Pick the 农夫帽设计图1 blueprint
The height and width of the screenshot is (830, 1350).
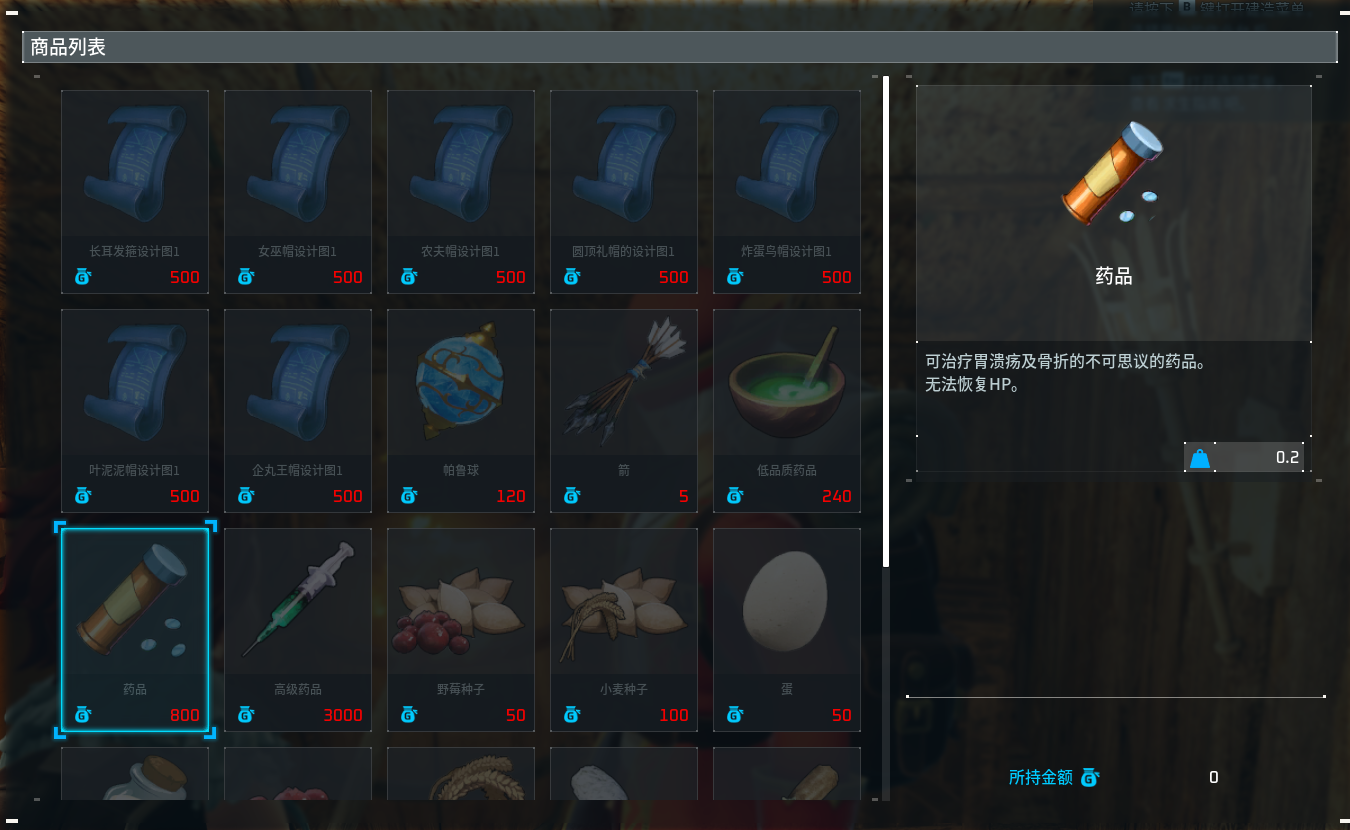pyautogui.click(x=461, y=192)
